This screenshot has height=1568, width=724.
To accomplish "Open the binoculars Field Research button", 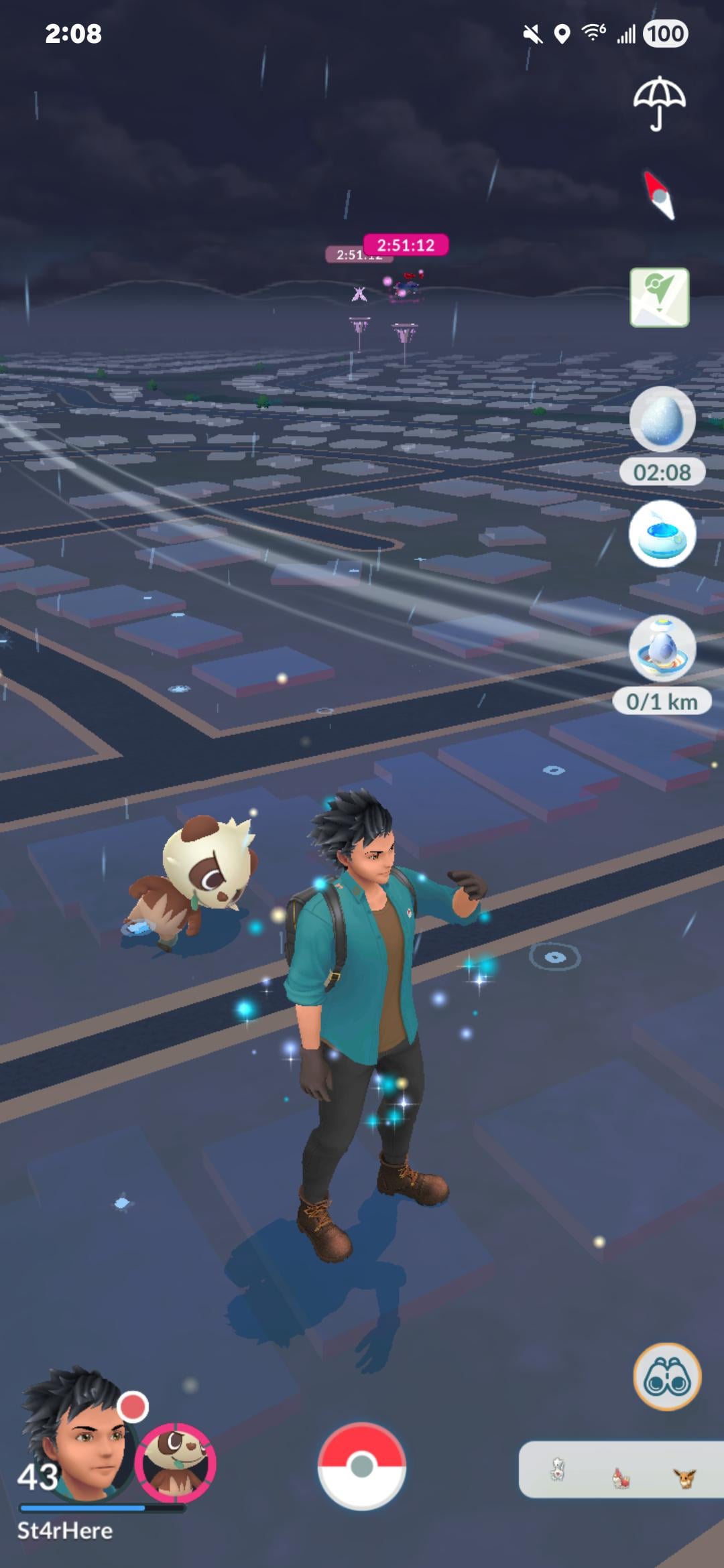I will point(667,1376).
